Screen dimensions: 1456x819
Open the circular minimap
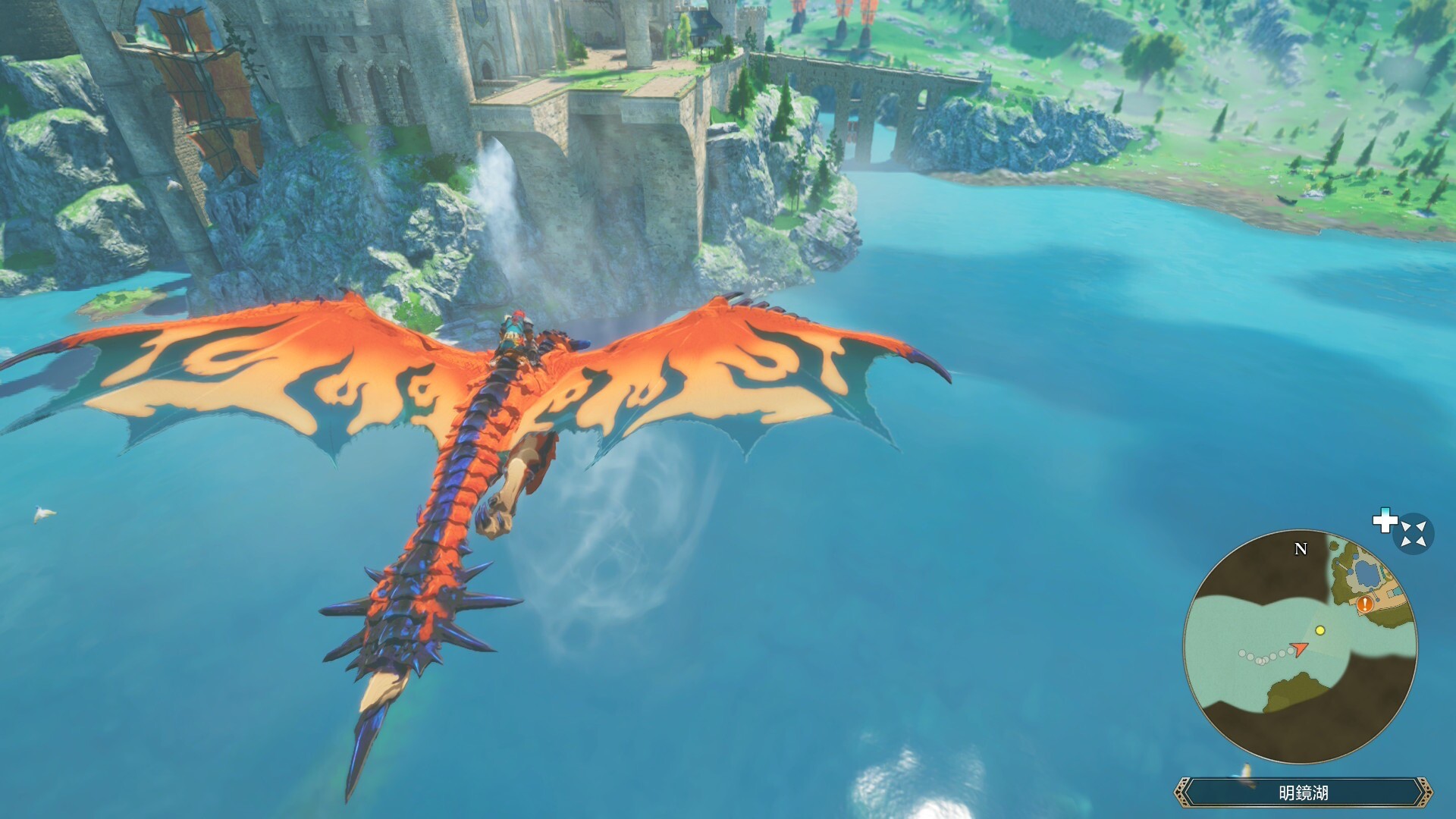tap(1300, 647)
